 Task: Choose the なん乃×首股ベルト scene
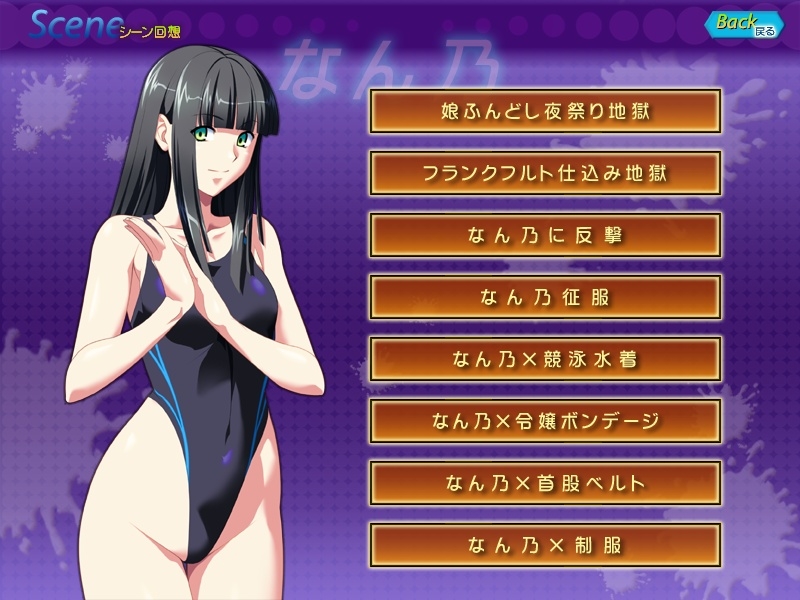pyautogui.click(x=545, y=483)
